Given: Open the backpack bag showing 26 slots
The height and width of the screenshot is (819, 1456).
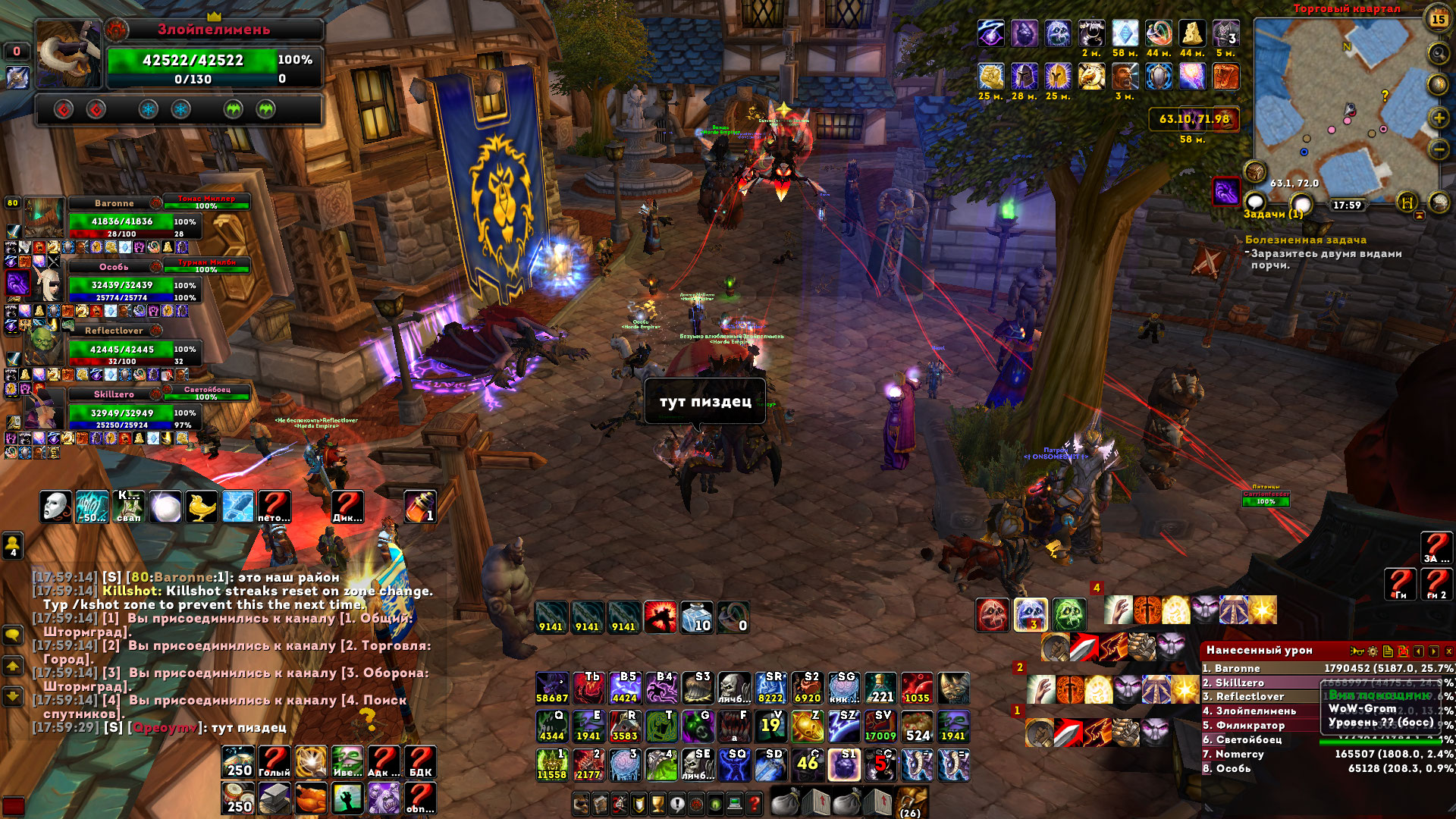Looking at the screenshot, I should [912, 802].
